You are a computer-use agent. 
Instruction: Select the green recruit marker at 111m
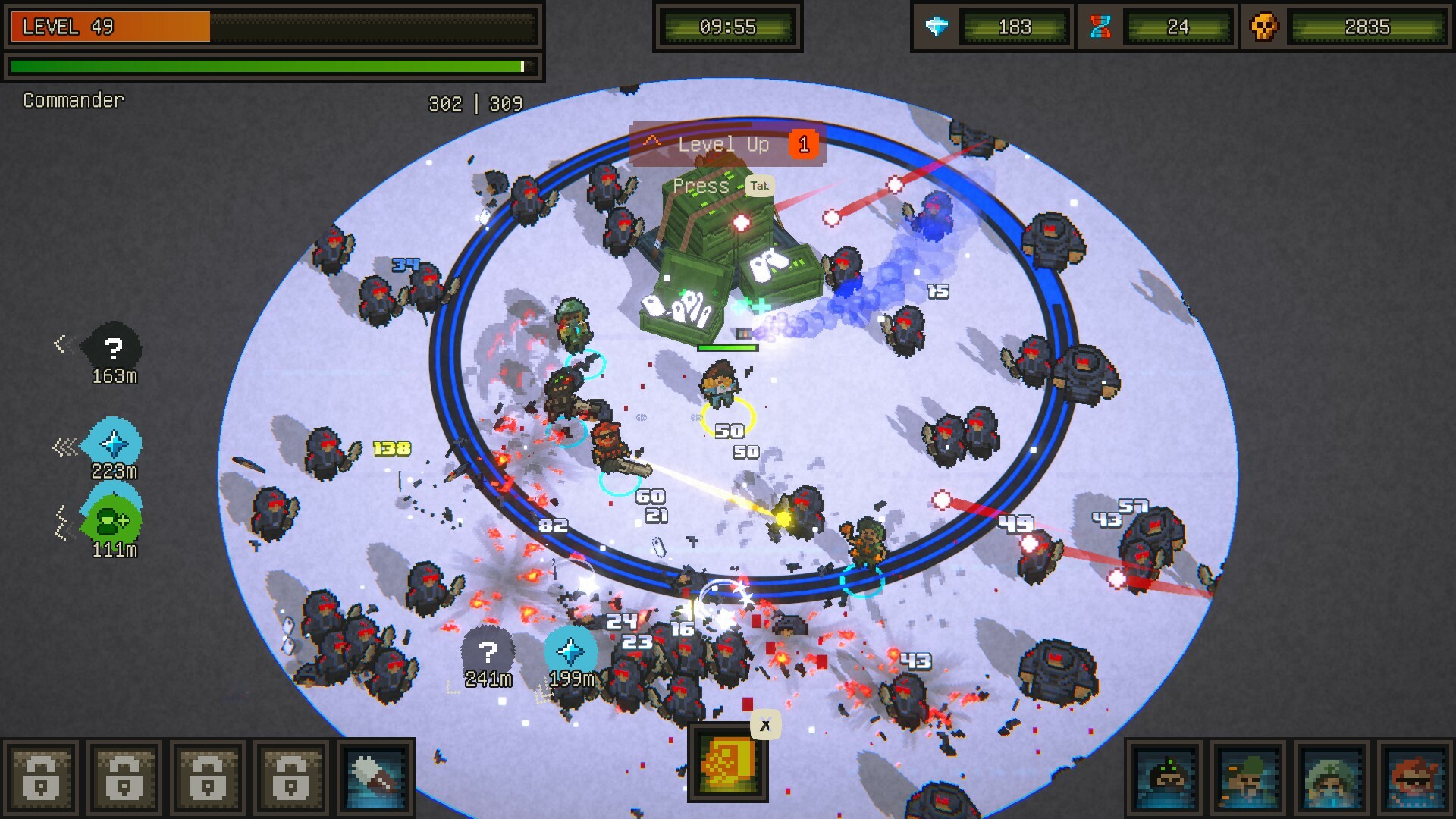(x=113, y=521)
